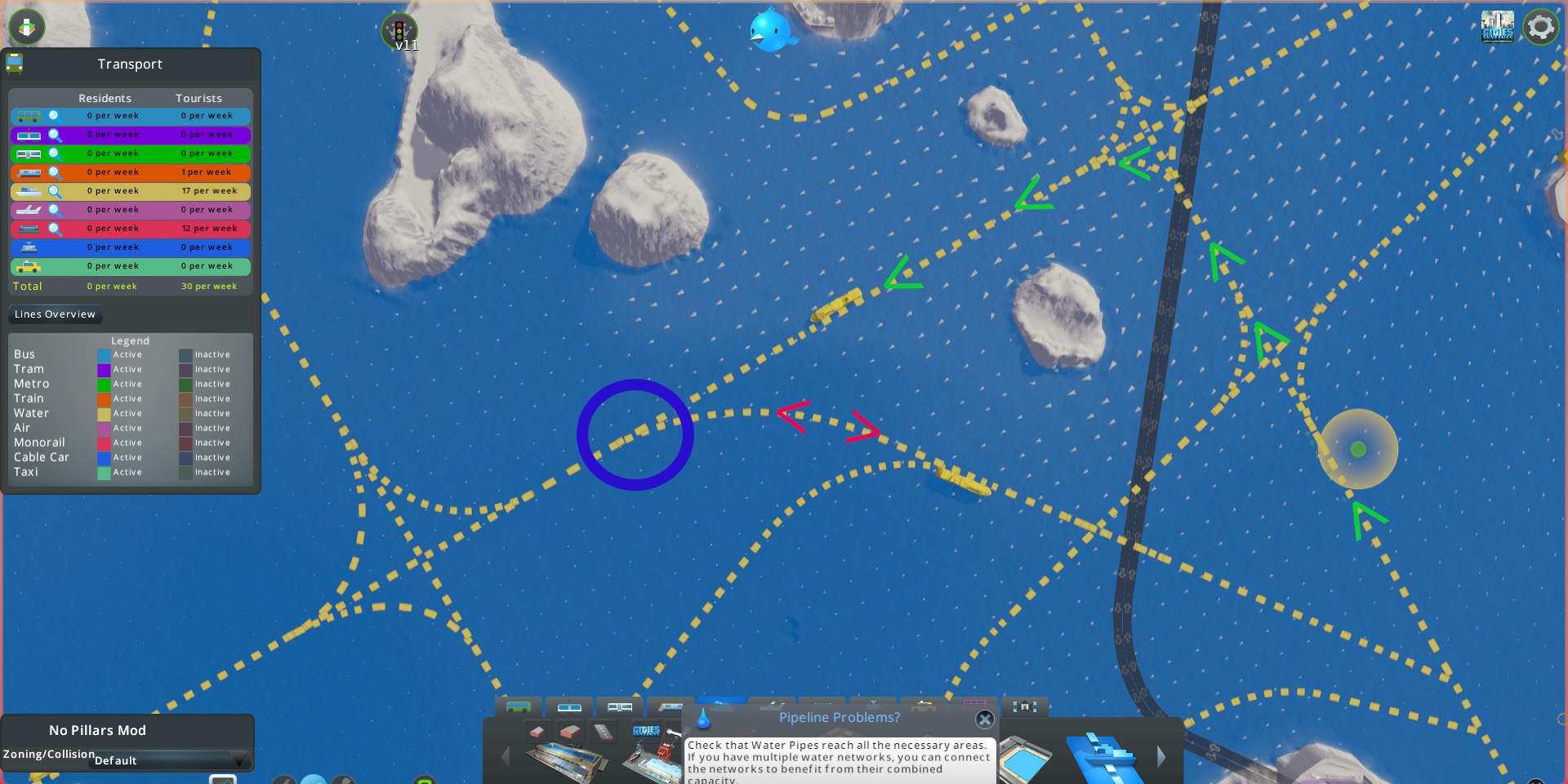Open the traffic lights v11 mod icon

tap(401, 31)
